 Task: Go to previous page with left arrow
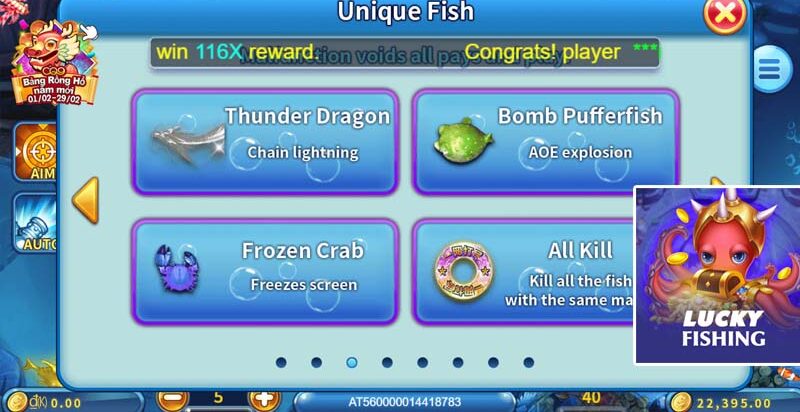tap(86, 199)
